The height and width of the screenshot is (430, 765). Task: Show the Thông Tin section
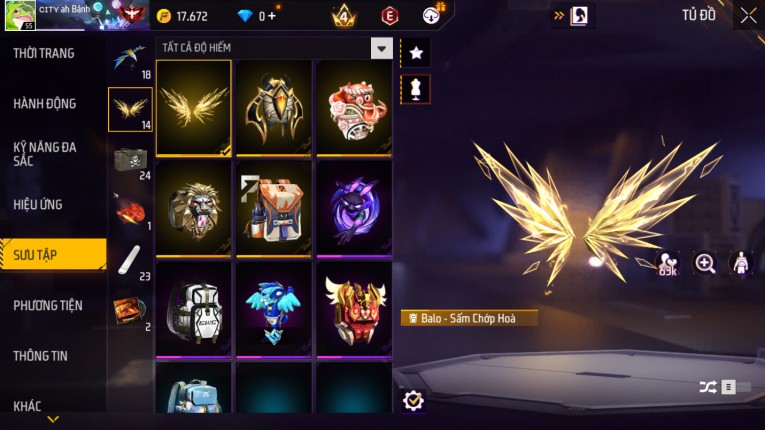pyautogui.click(x=42, y=355)
